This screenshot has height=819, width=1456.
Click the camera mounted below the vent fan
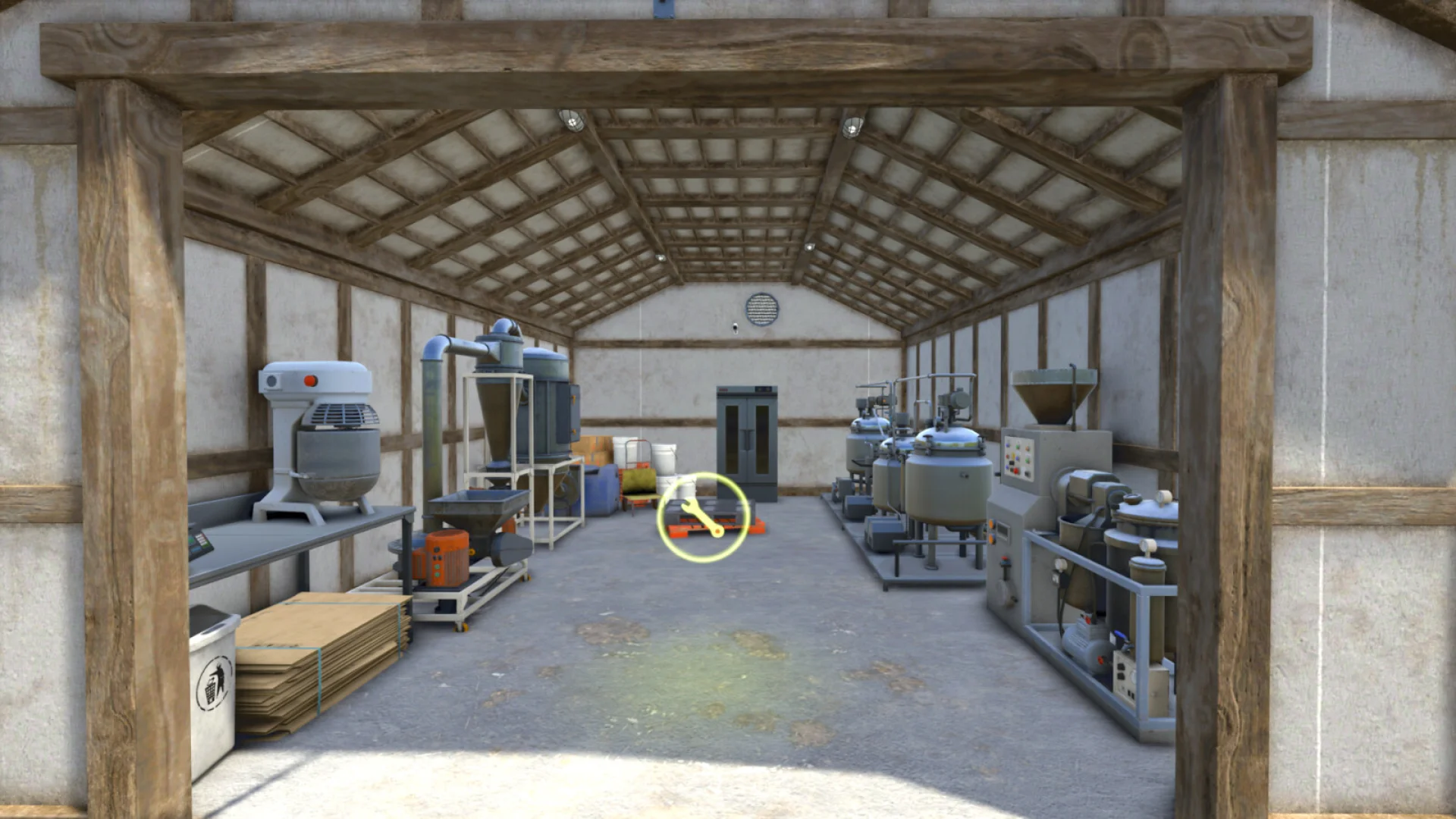click(736, 328)
